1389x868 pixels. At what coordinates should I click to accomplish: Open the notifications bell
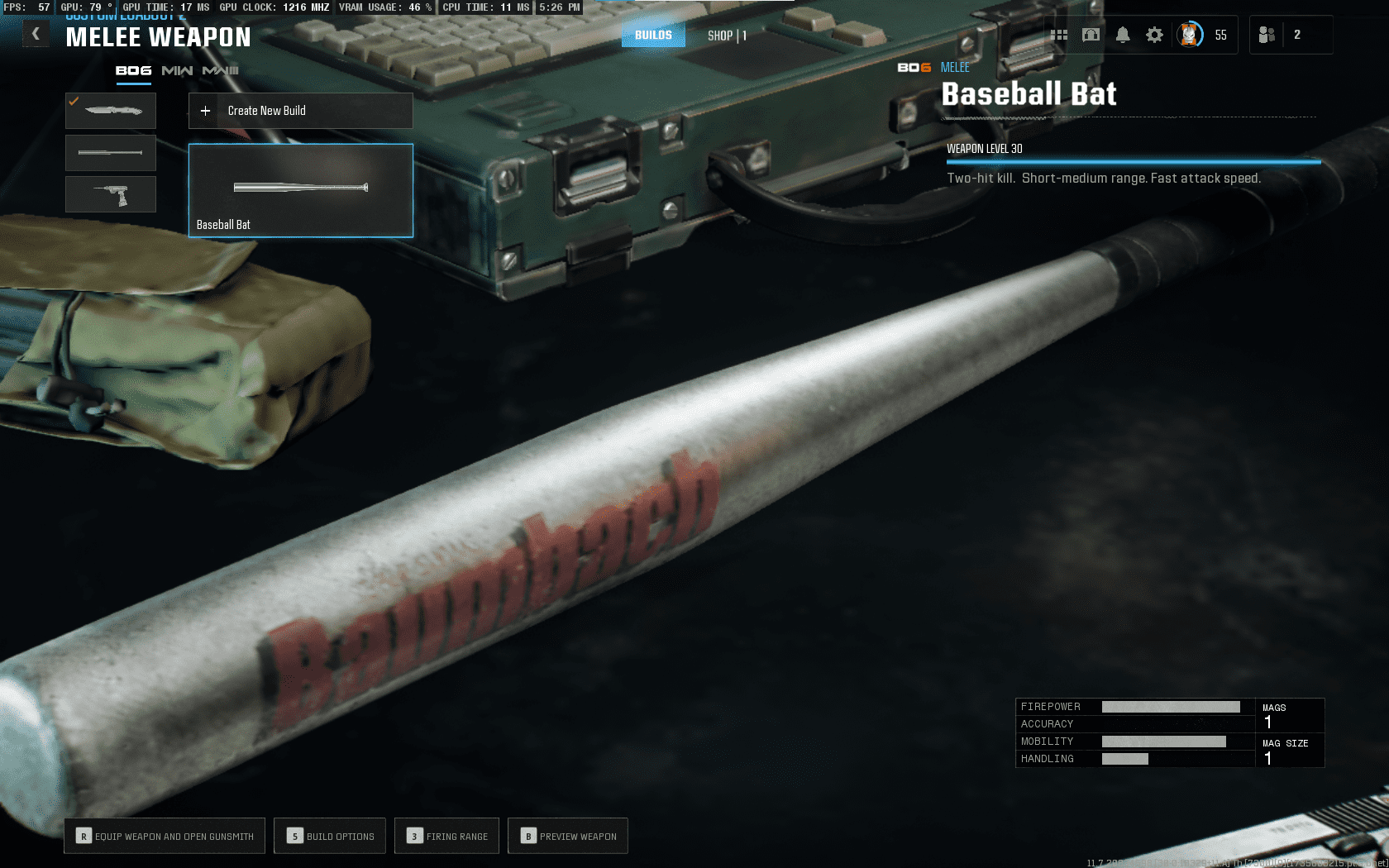pos(1123,35)
